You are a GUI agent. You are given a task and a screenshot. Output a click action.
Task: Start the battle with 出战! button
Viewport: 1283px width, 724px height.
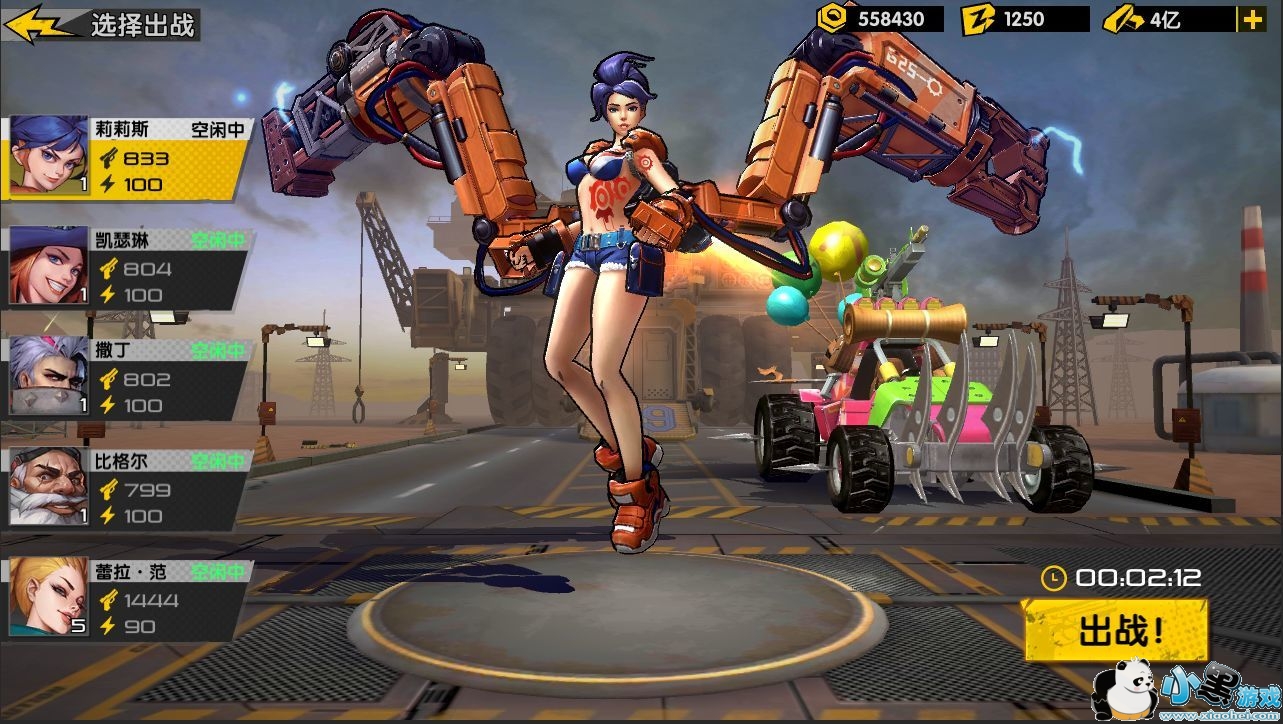tap(1115, 631)
